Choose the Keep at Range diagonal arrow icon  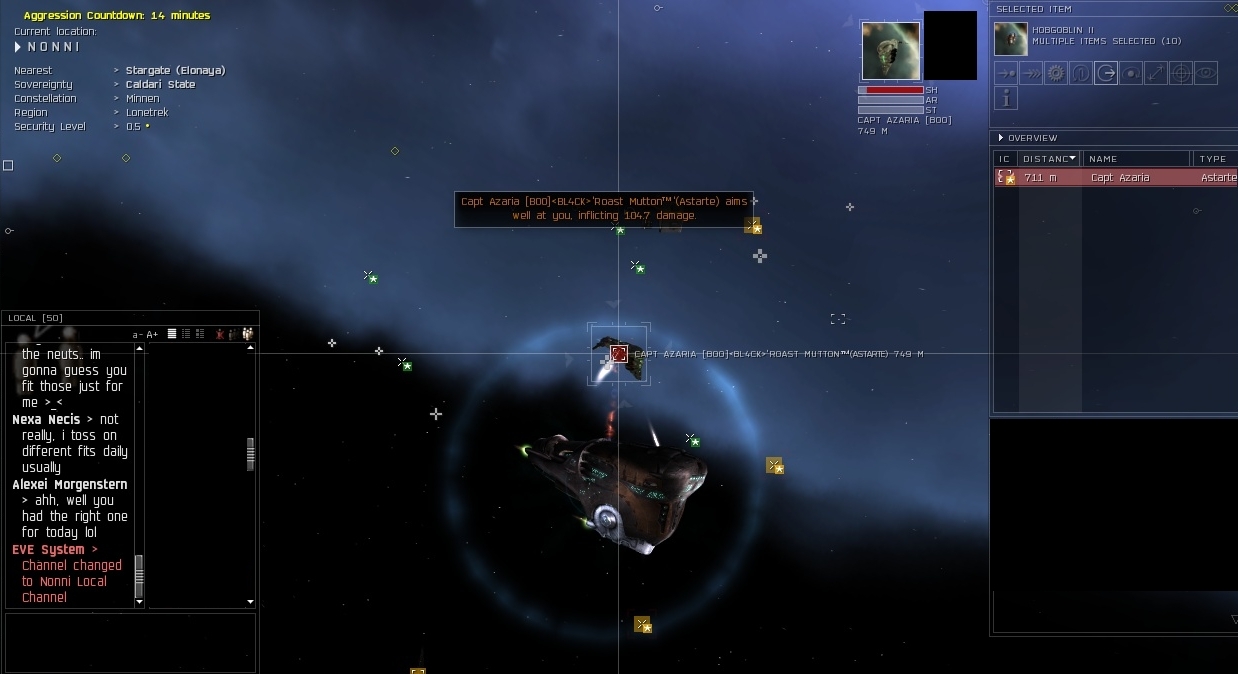[x=1156, y=73]
